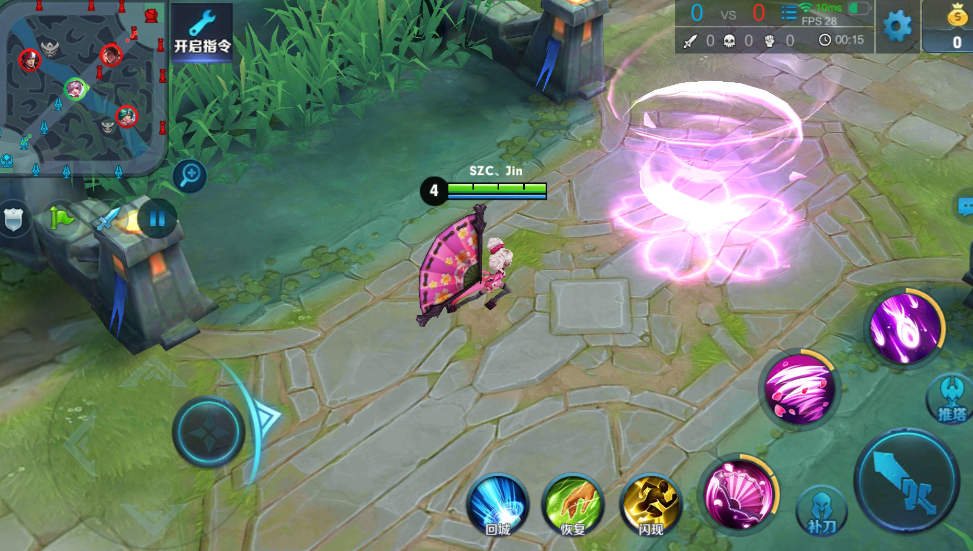Select the shield defend signal icon
This screenshot has width=973, height=551.
14,217
